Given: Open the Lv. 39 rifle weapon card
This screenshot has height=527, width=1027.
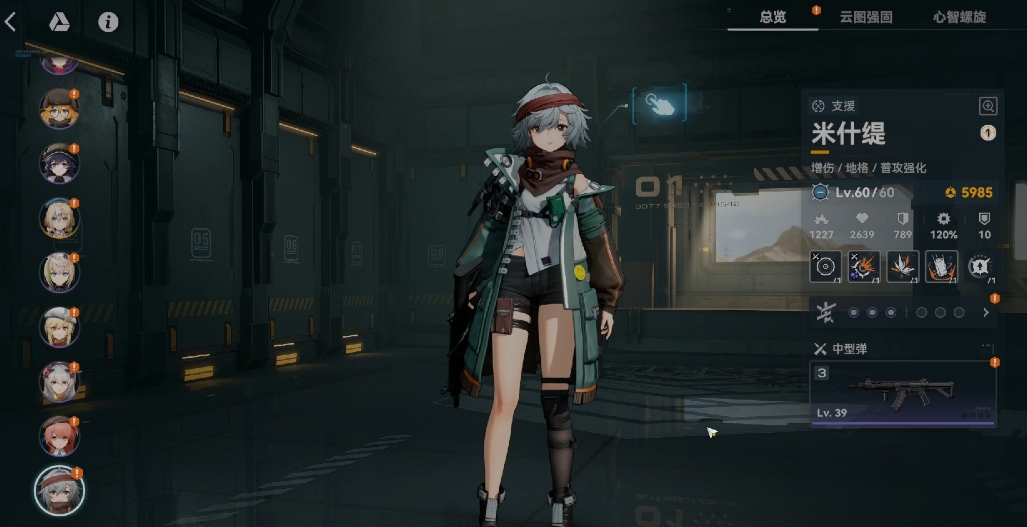Looking at the screenshot, I should [902, 393].
